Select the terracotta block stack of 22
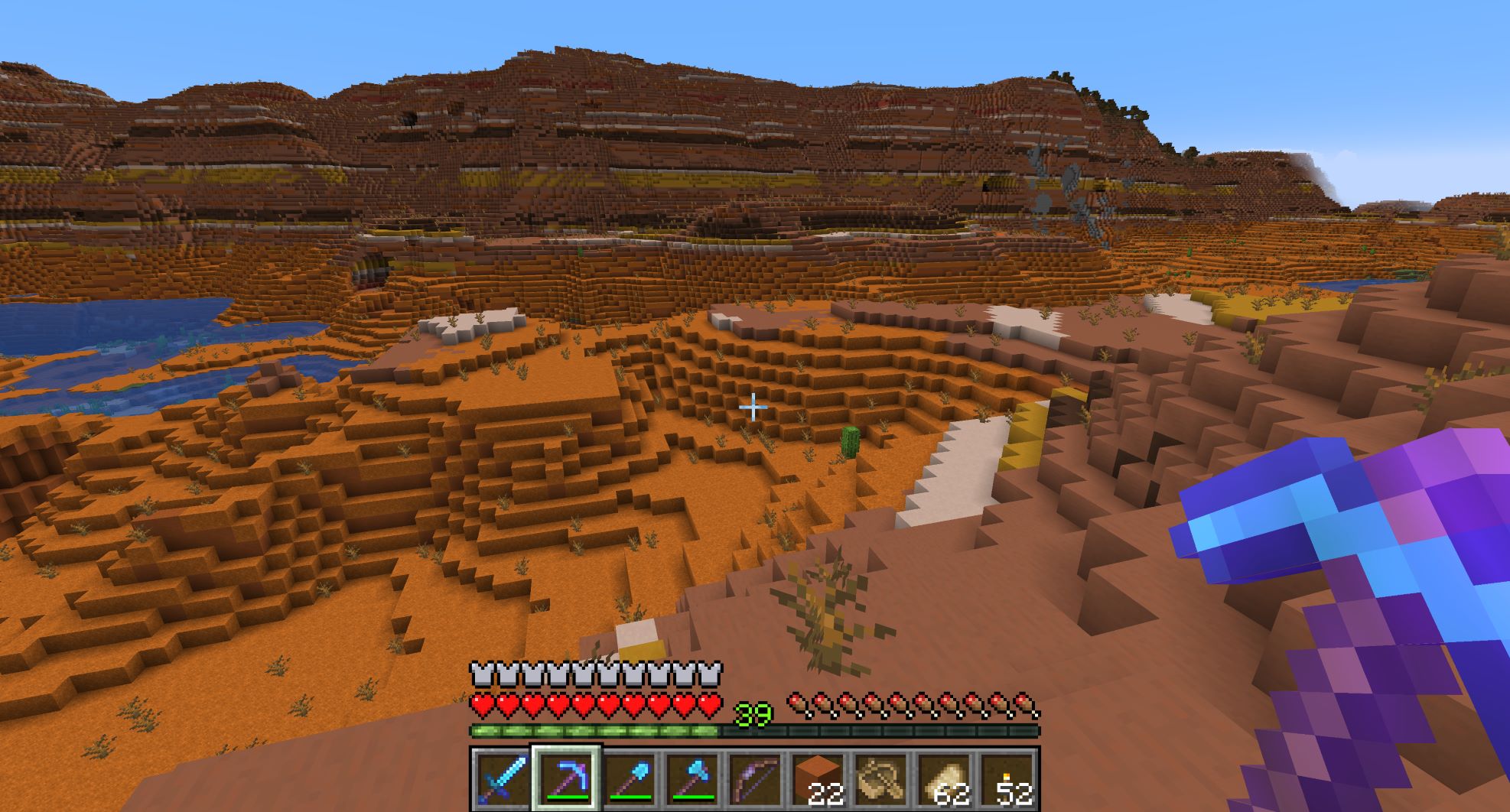Viewport: 1510px width, 812px height. coord(818,778)
